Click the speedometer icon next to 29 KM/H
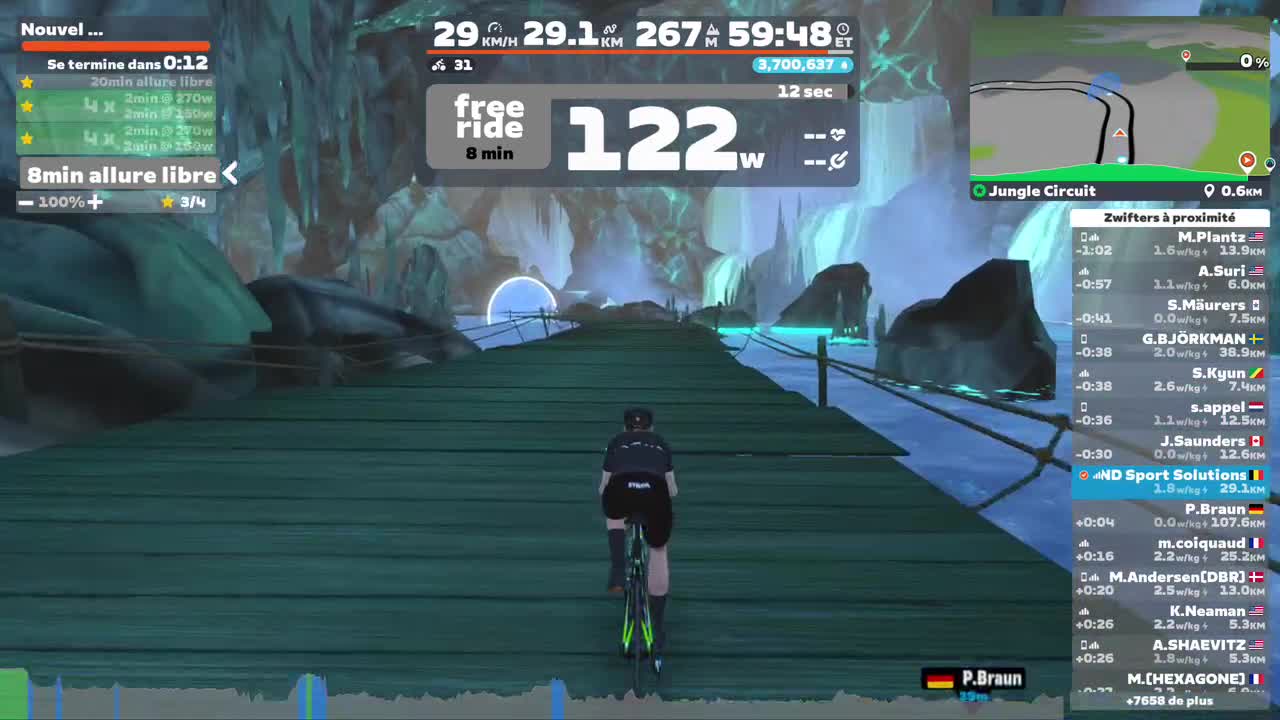1280x720 pixels. [495, 26]
